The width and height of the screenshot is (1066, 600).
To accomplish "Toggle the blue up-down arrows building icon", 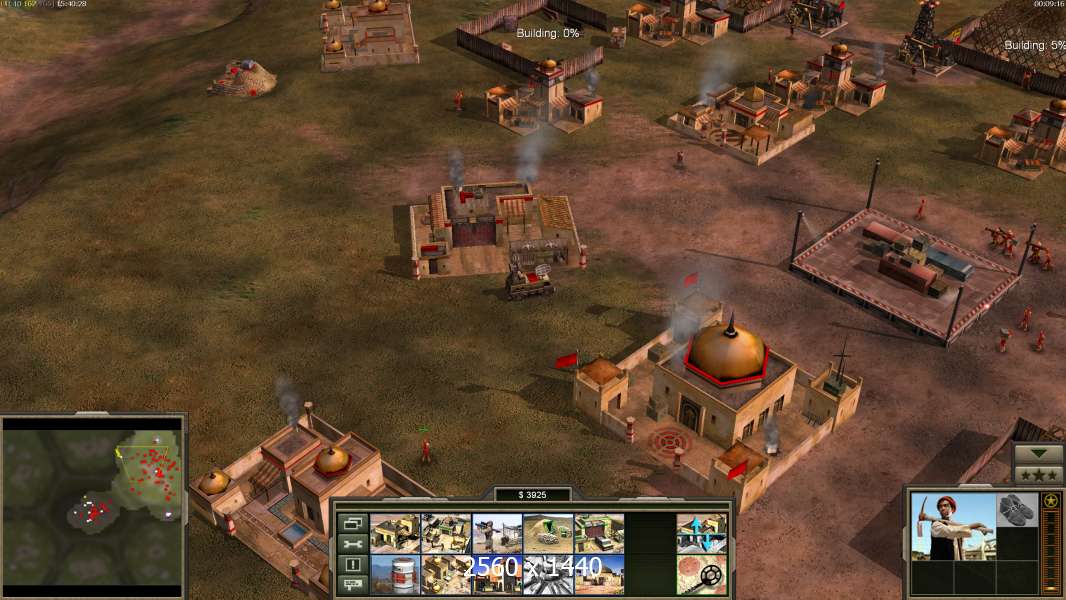I will point(701,534).
